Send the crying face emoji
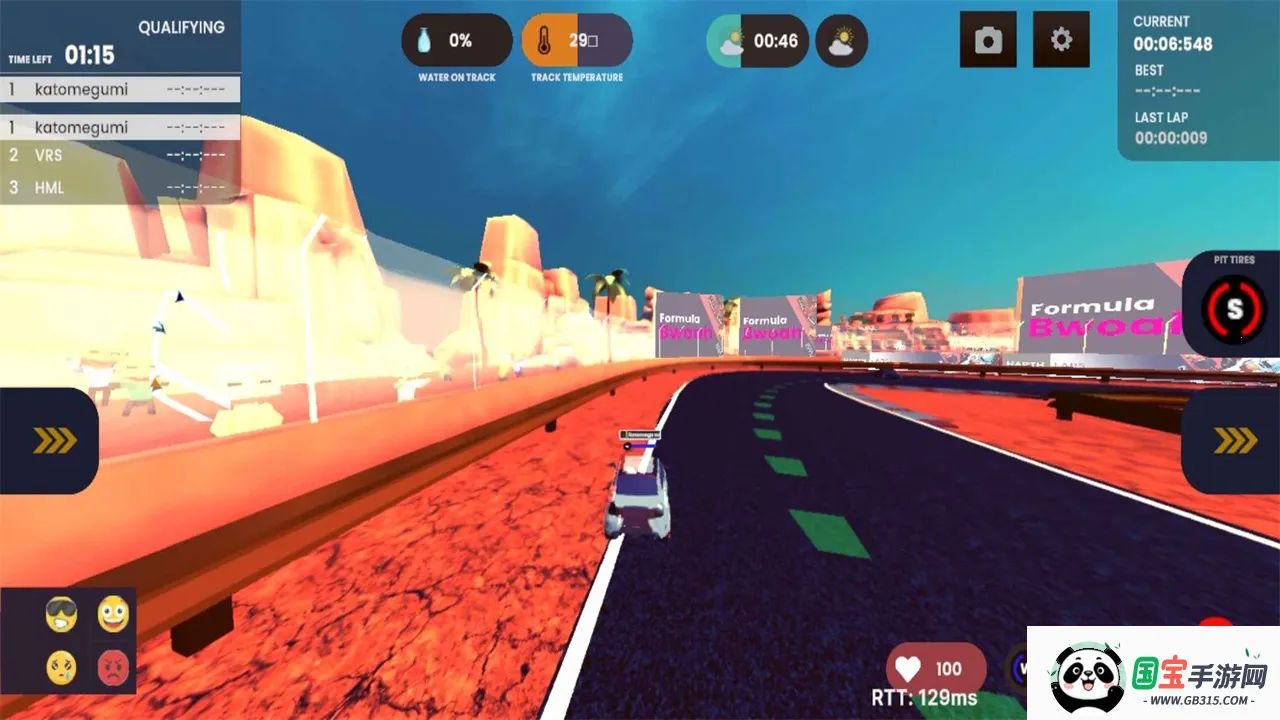This screenshot has height=720, width=1280. tap(61, 667)
